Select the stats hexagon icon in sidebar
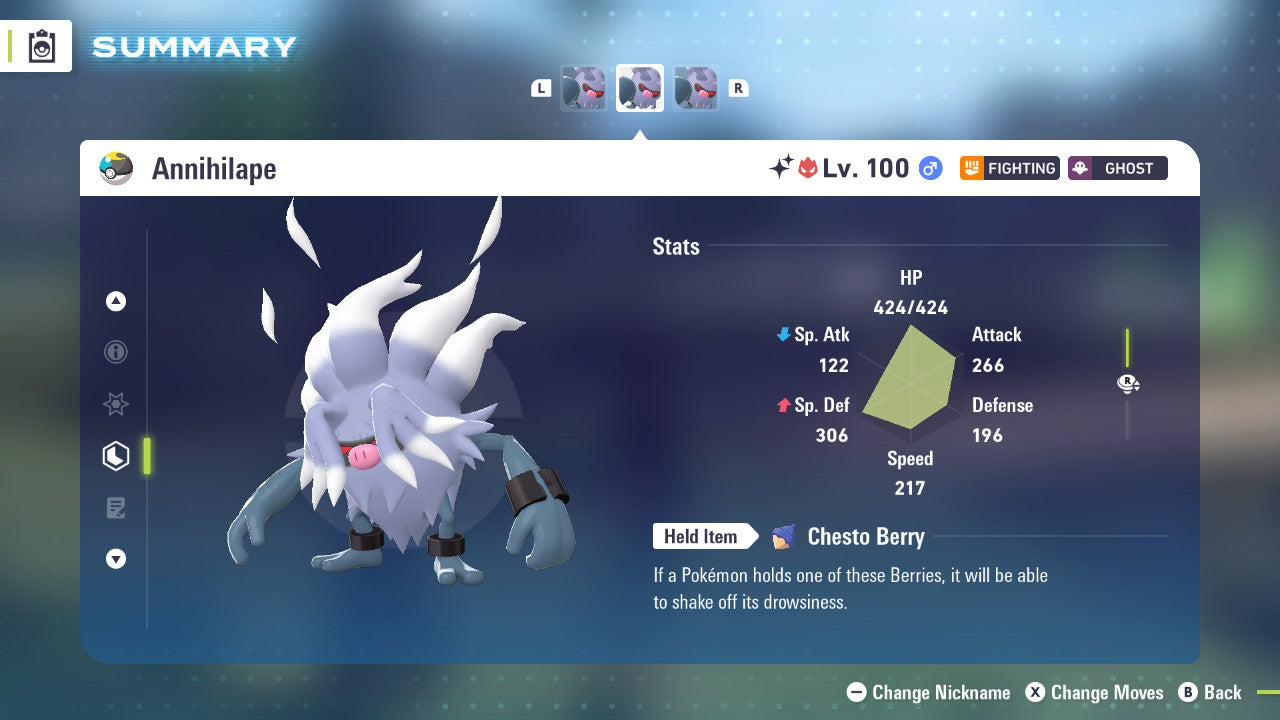Viewport: 1280px width, 720px height. tap(116, 456)
